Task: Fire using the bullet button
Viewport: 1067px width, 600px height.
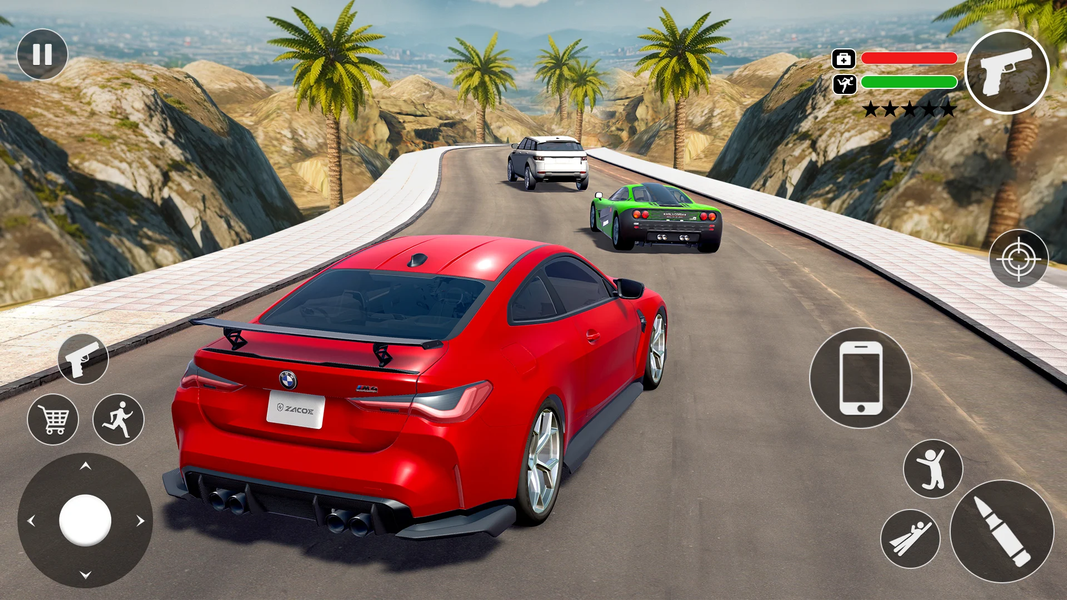Action: pos(1001,531)
